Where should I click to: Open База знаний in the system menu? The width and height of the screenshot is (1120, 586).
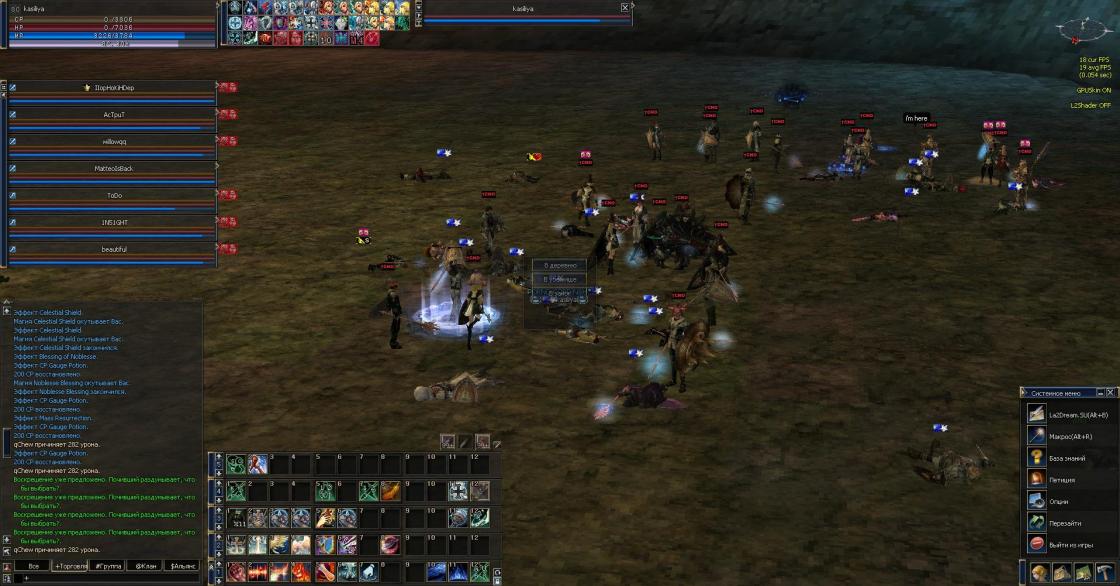(x=1066, y=458)
